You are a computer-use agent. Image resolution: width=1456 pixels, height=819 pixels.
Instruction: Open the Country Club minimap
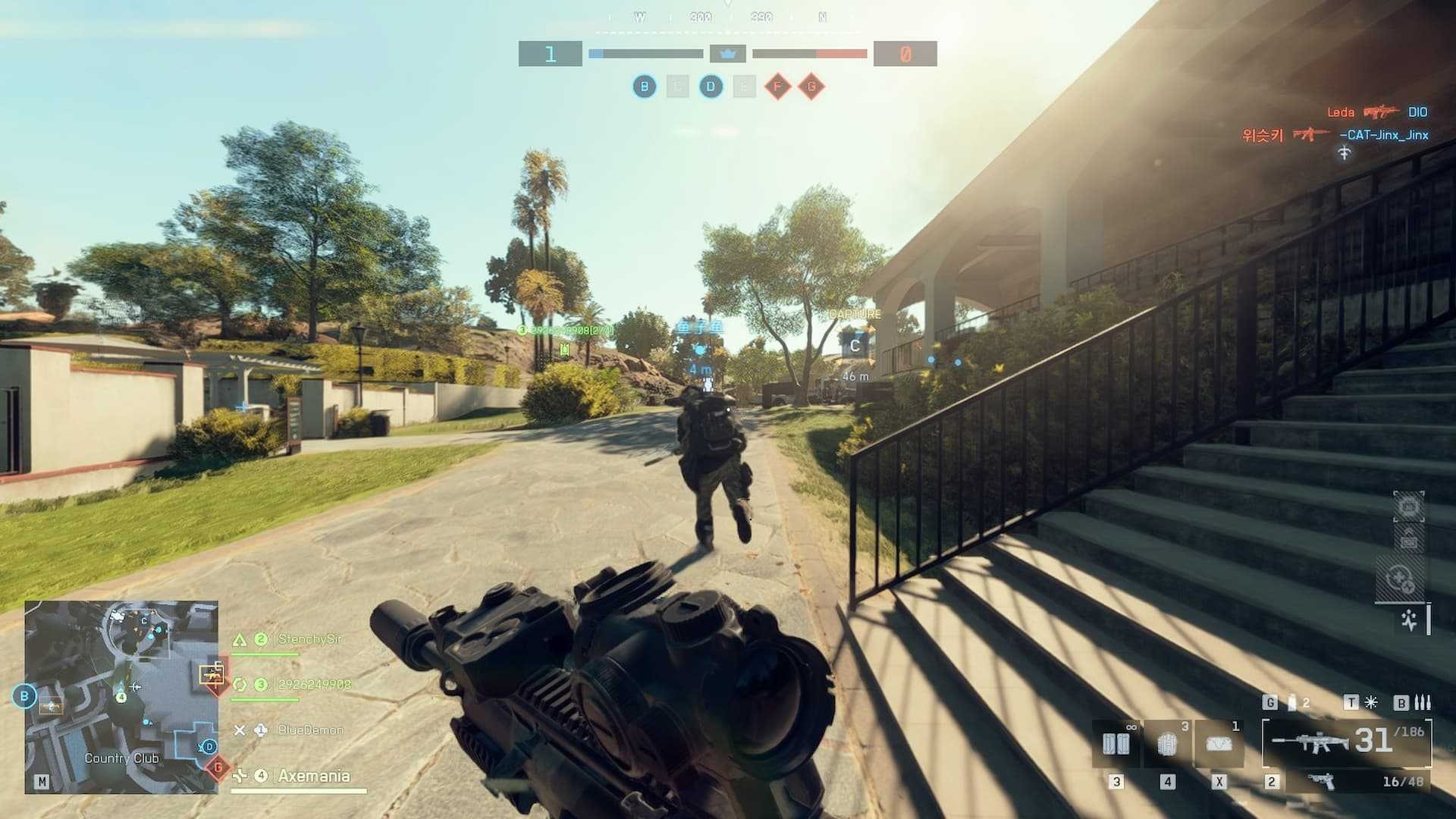click(121, 697)
